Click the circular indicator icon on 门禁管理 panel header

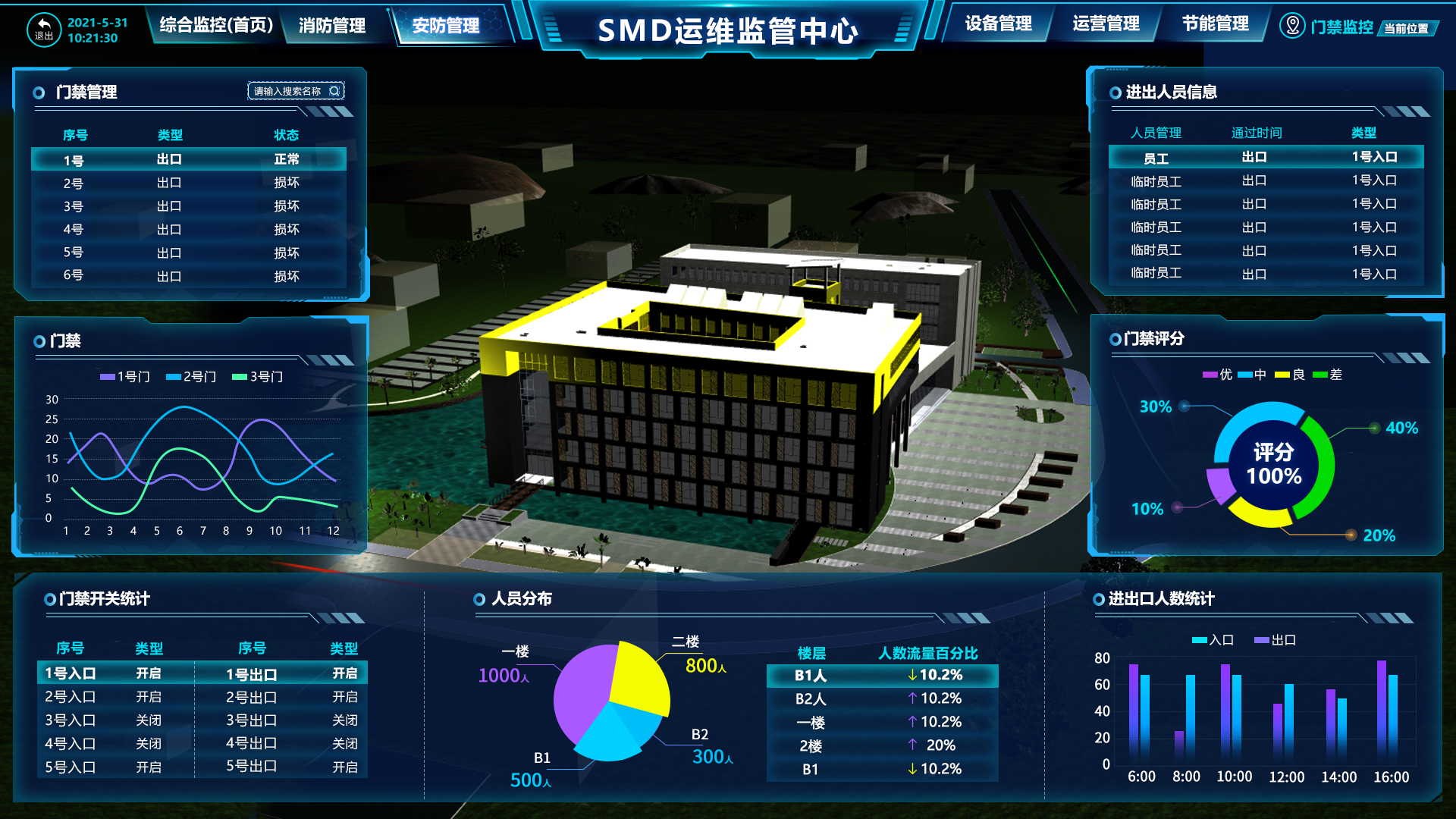point(38,92)
